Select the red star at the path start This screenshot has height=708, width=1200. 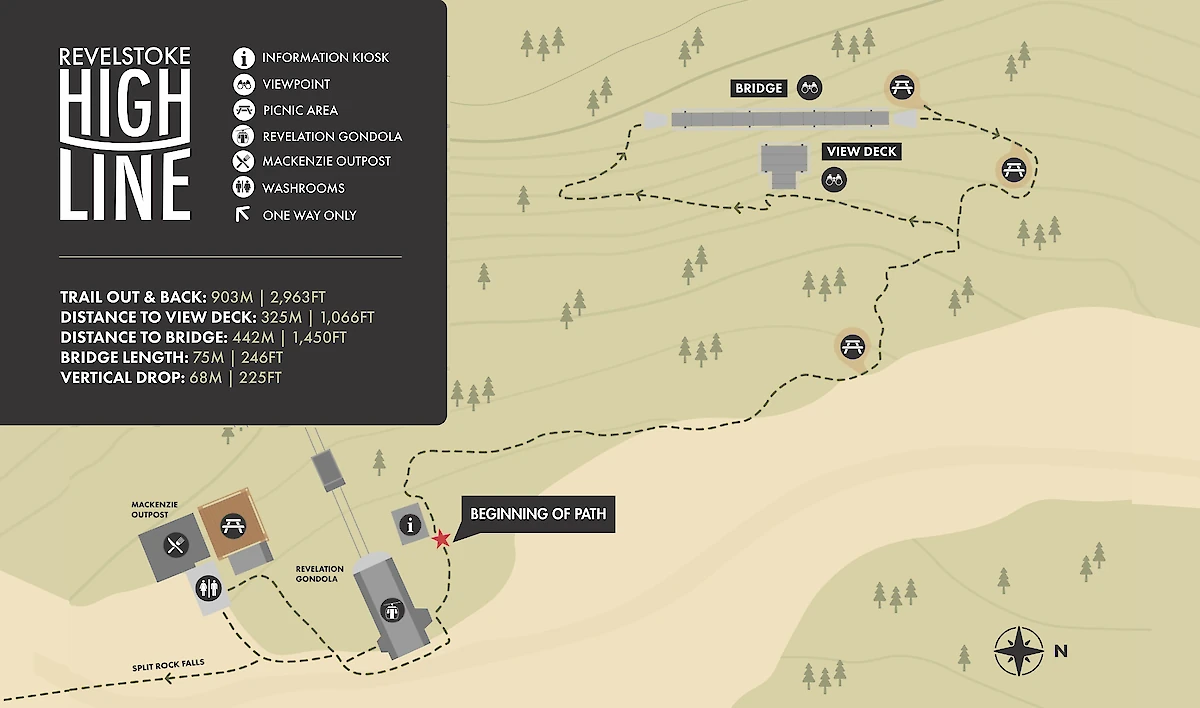[441, 539]
